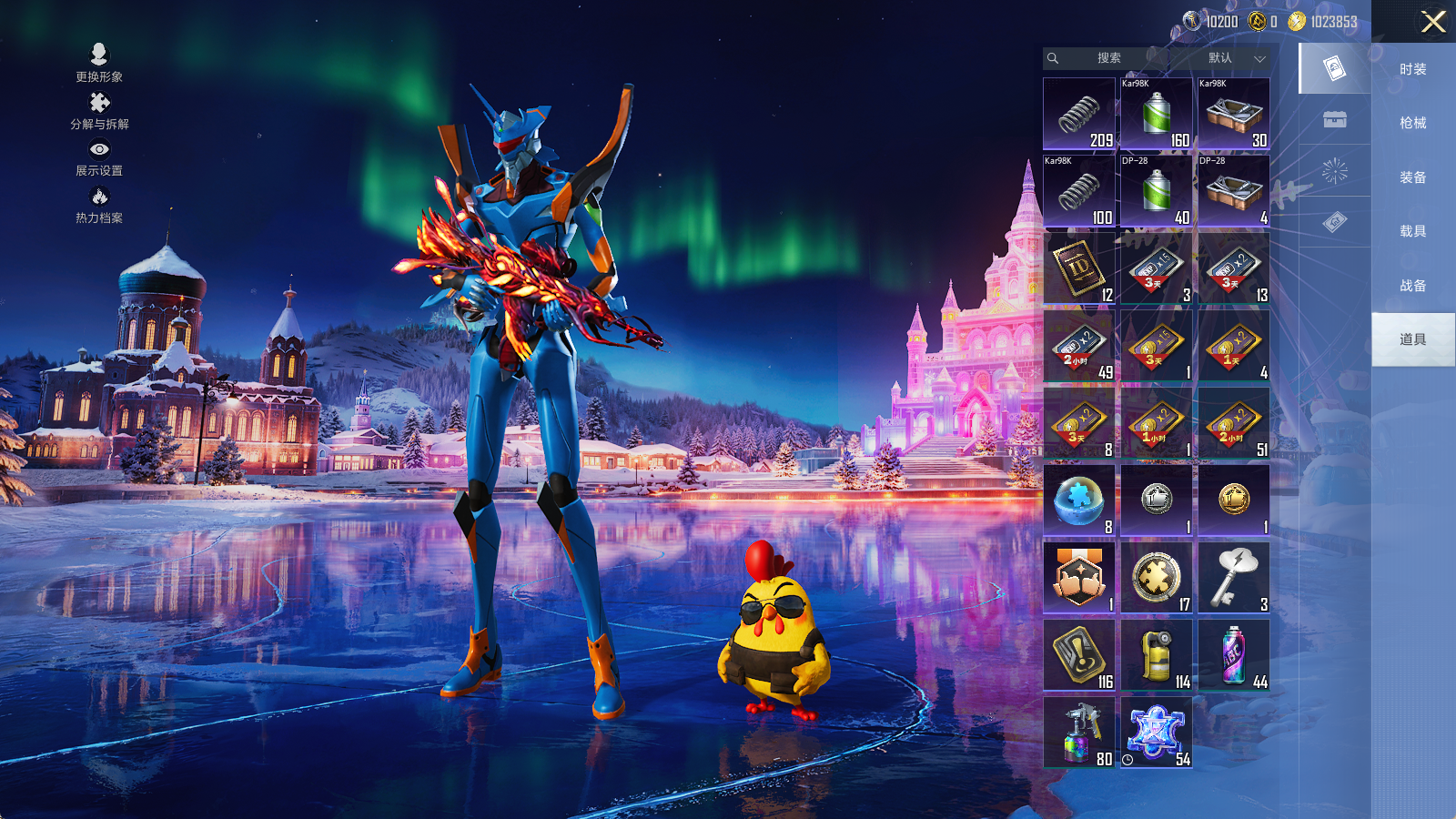This screenshot has width=1456, height=819.
Task: Close the inventory screen with the X
Action: tap(1433, 22)
